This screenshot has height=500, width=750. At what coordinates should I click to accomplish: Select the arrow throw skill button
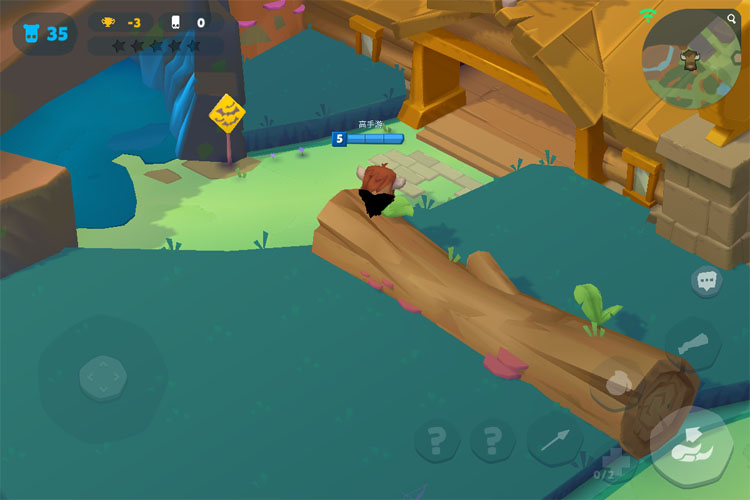pyautogui.click(x=555, y=438)
